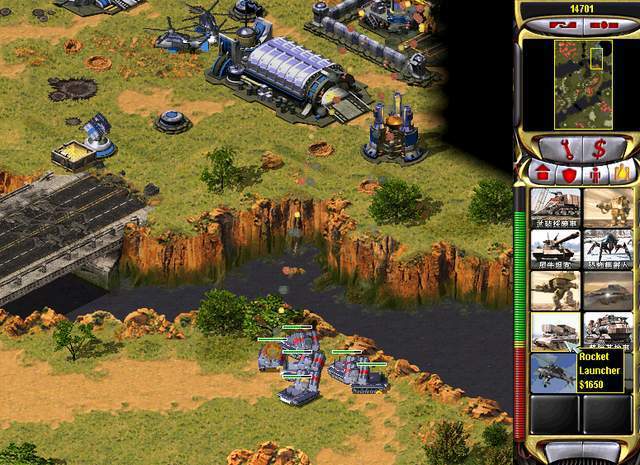Activate the wrench repair button
Viewport: 640px width, 465px height.
click(x=555, y=148)
